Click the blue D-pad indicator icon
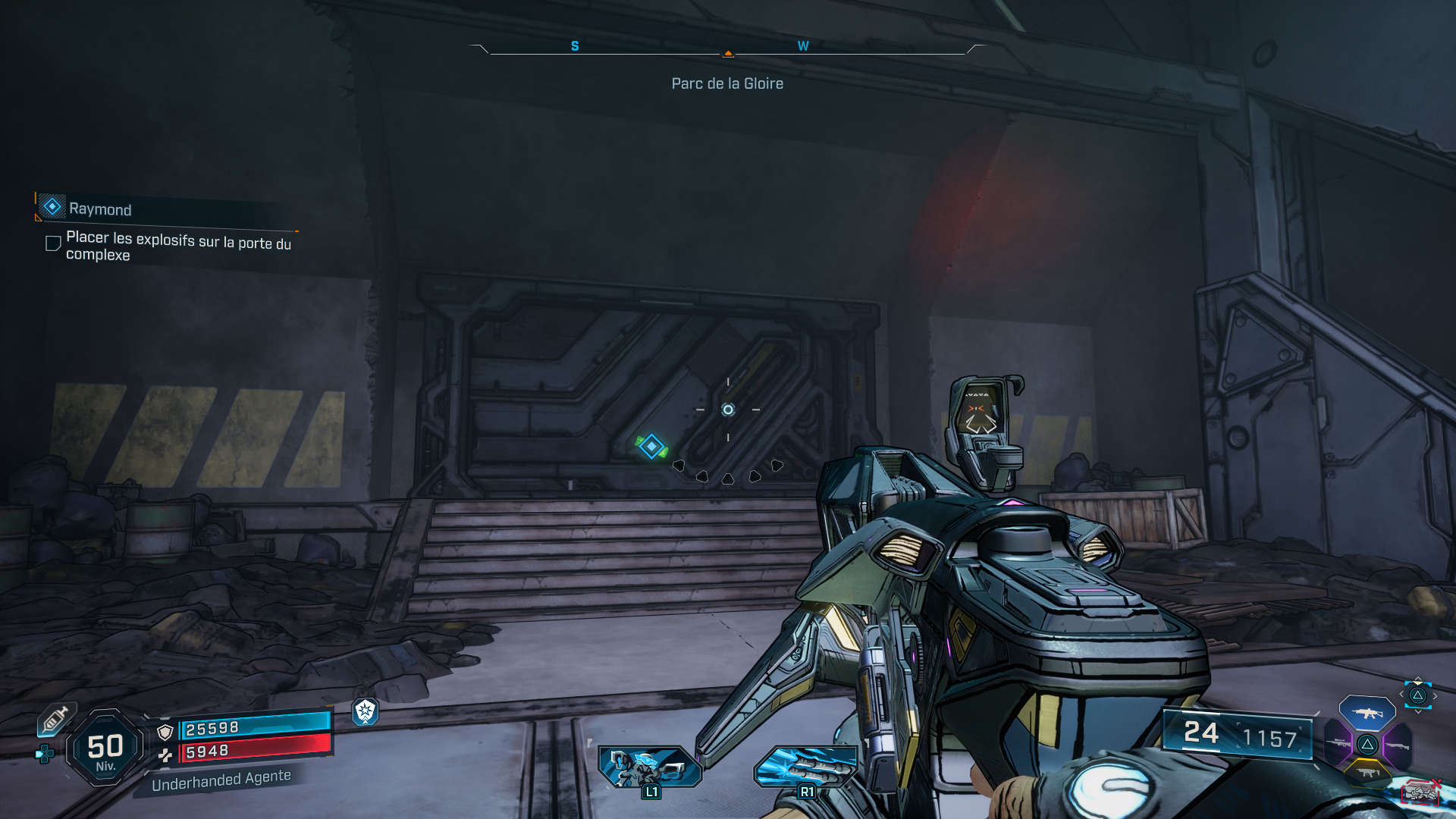The image size is (1456, 819). click(x=45, y=754)
